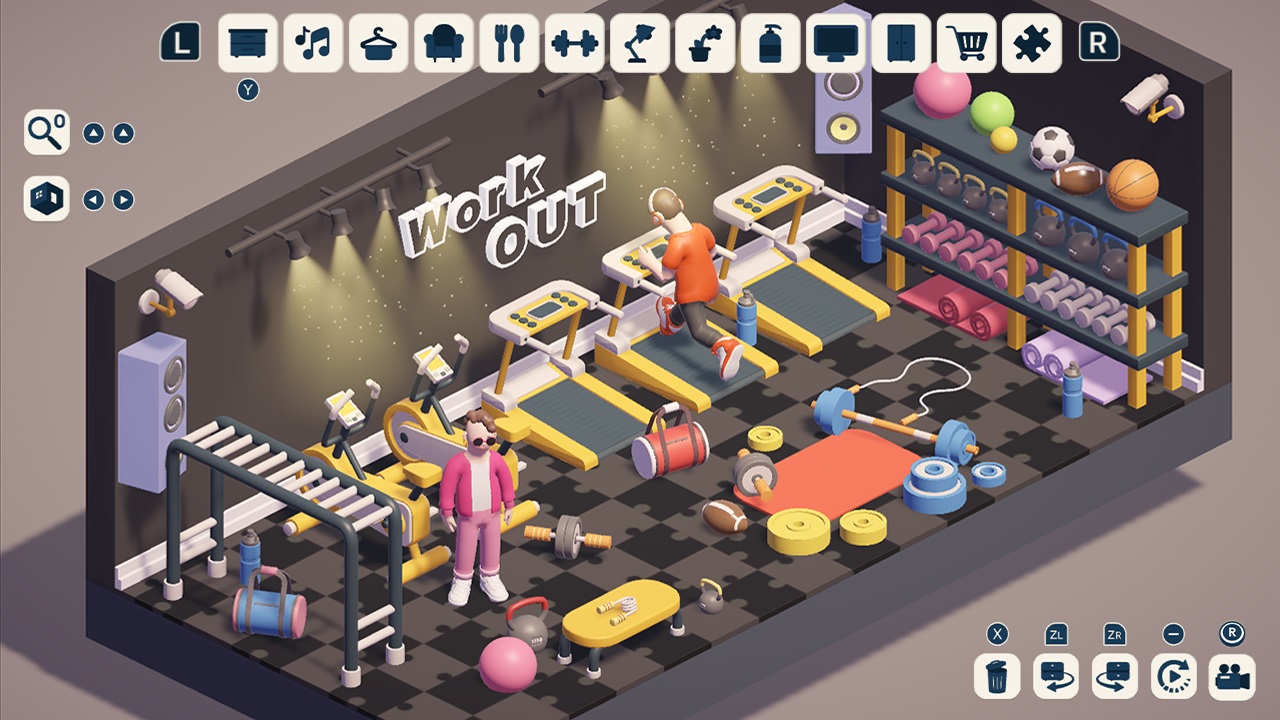Select the armchair furniture category

443,45
